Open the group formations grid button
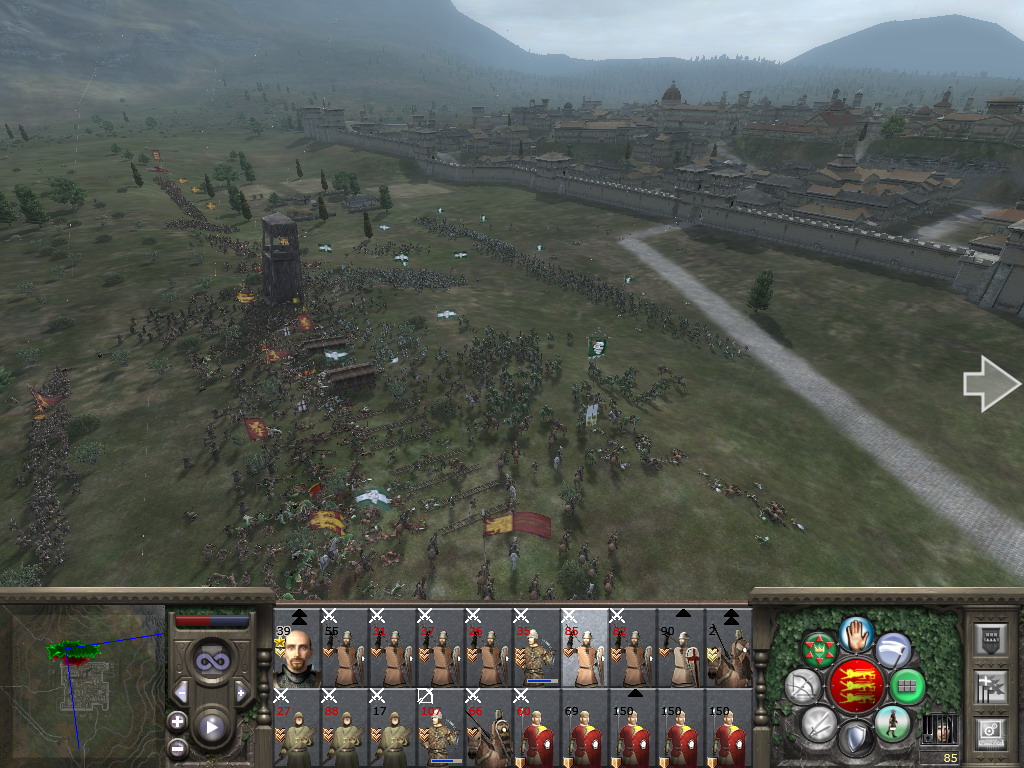The width and height of the screenshot is (1024, 768). click(x=907, y=686)
